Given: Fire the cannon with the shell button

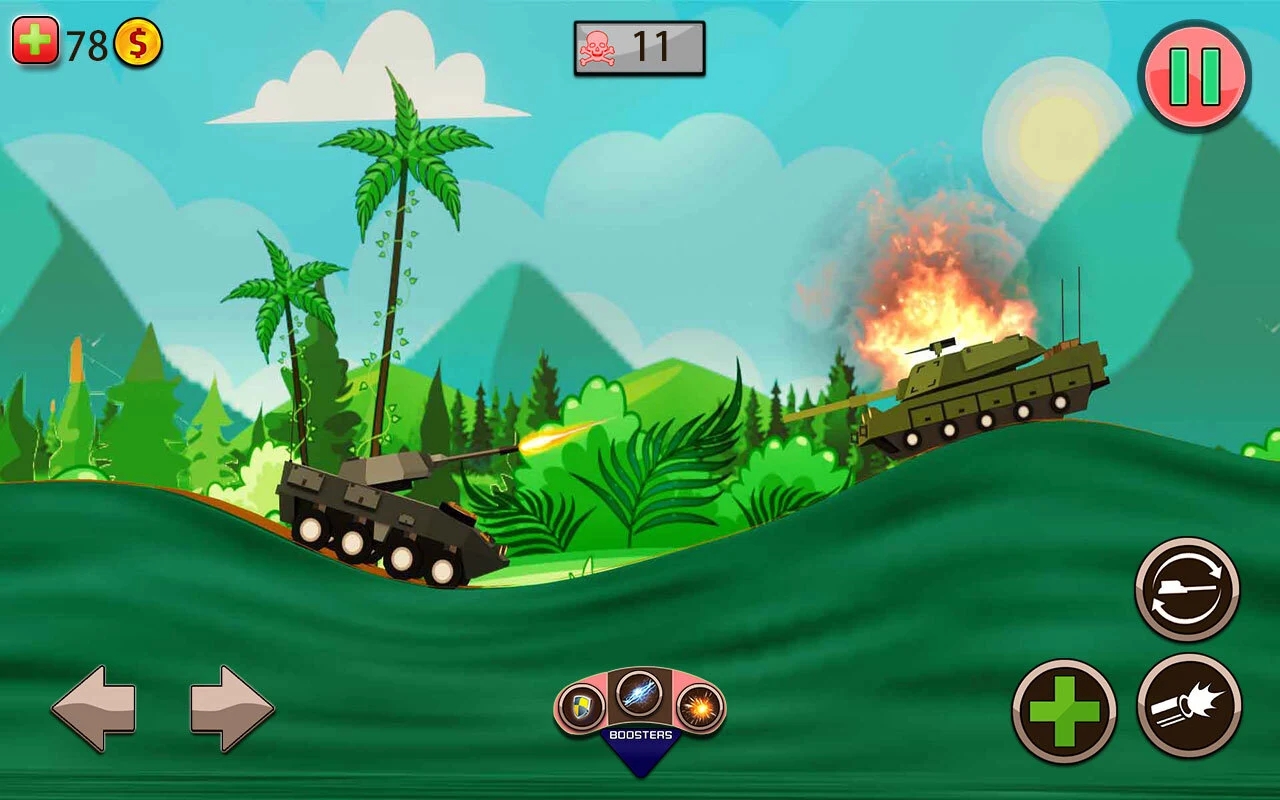Looking at the screenshot, I should pos(1189,706).
